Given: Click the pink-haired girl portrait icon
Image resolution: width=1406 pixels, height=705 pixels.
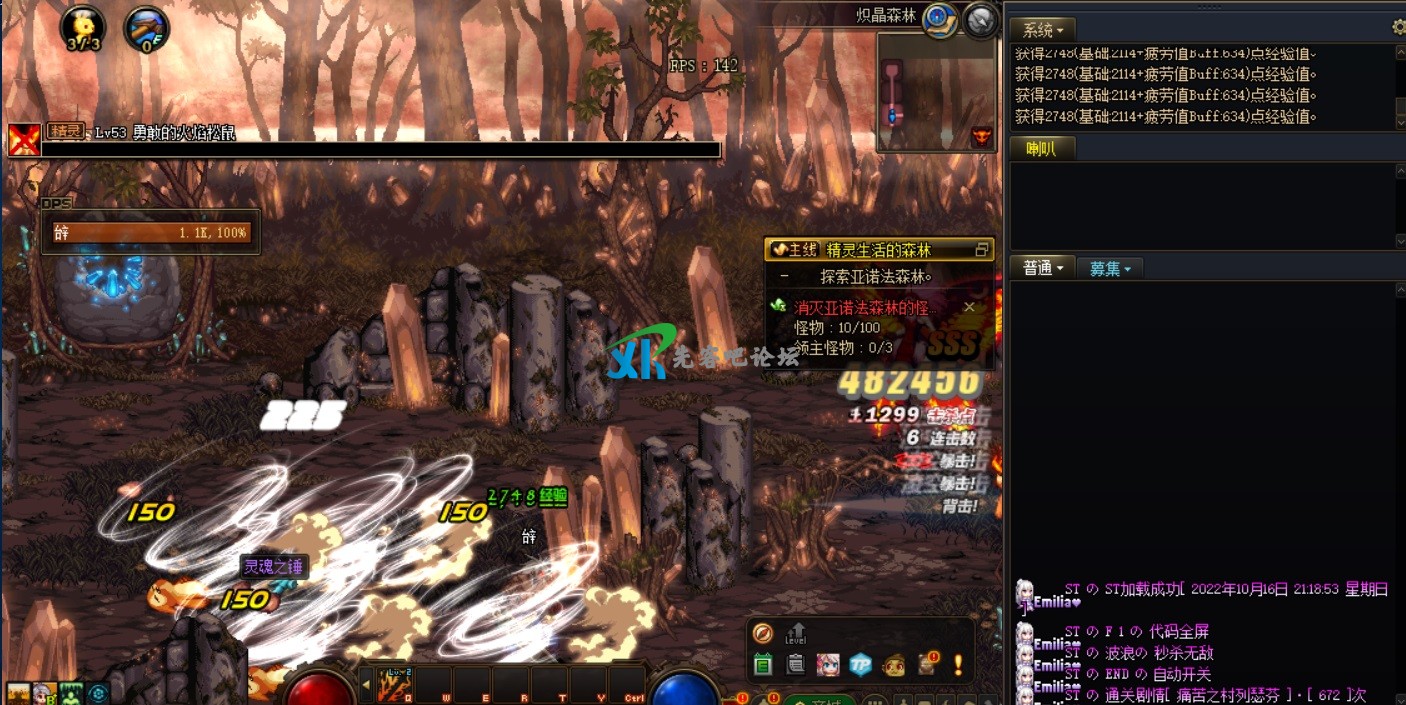Looking at the screenshot, I should [x=827, y=664].
